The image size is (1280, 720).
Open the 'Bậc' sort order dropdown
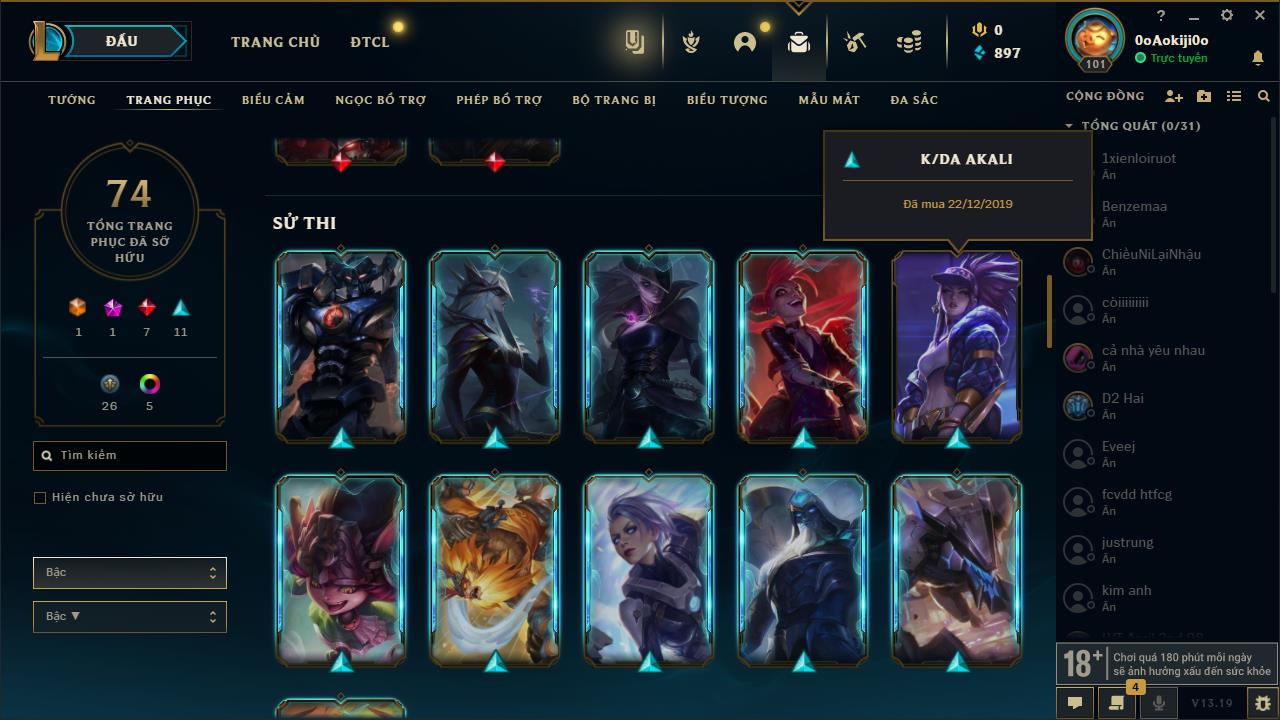point(129,616)
